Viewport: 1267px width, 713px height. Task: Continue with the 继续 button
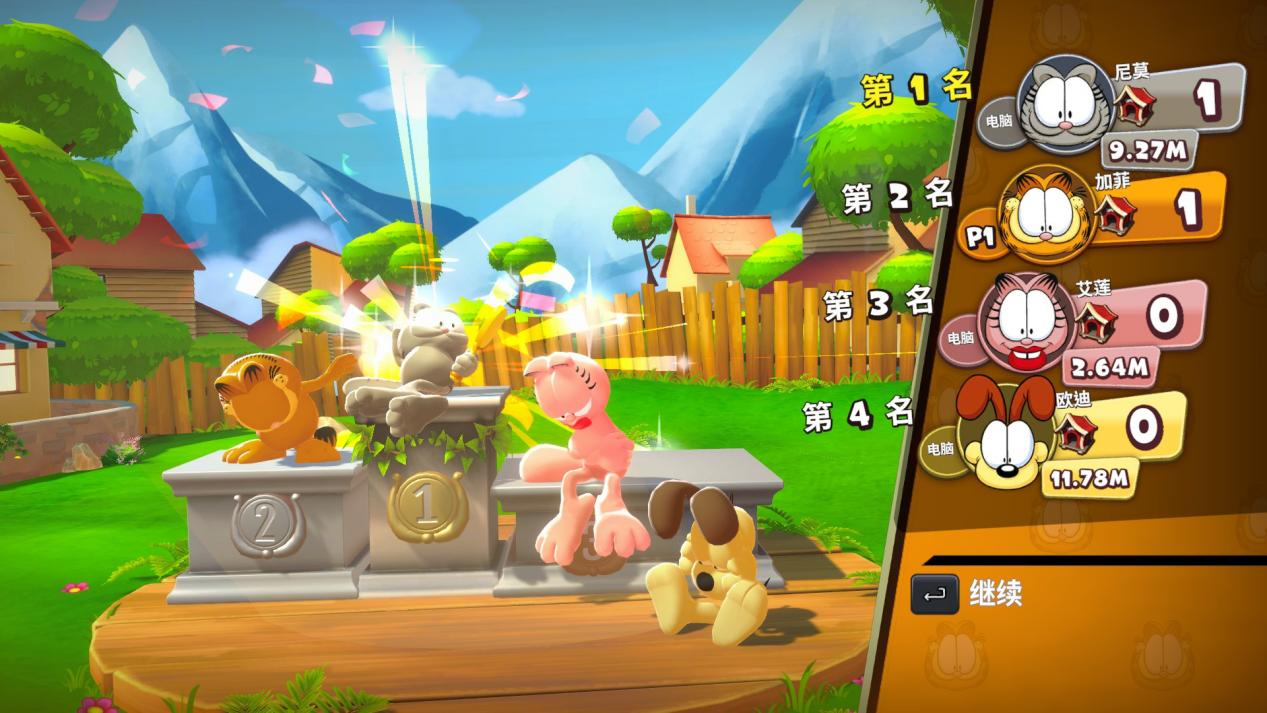point(967,593)
